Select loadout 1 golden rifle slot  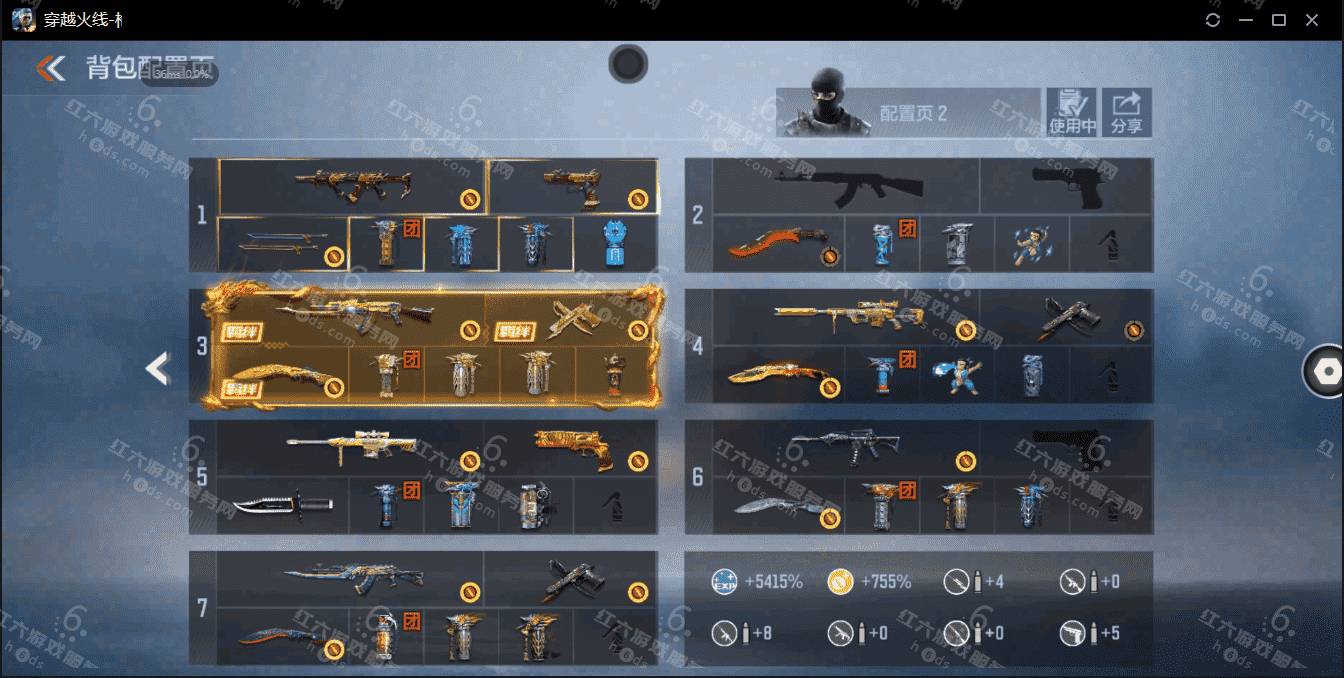click(352, 185)
